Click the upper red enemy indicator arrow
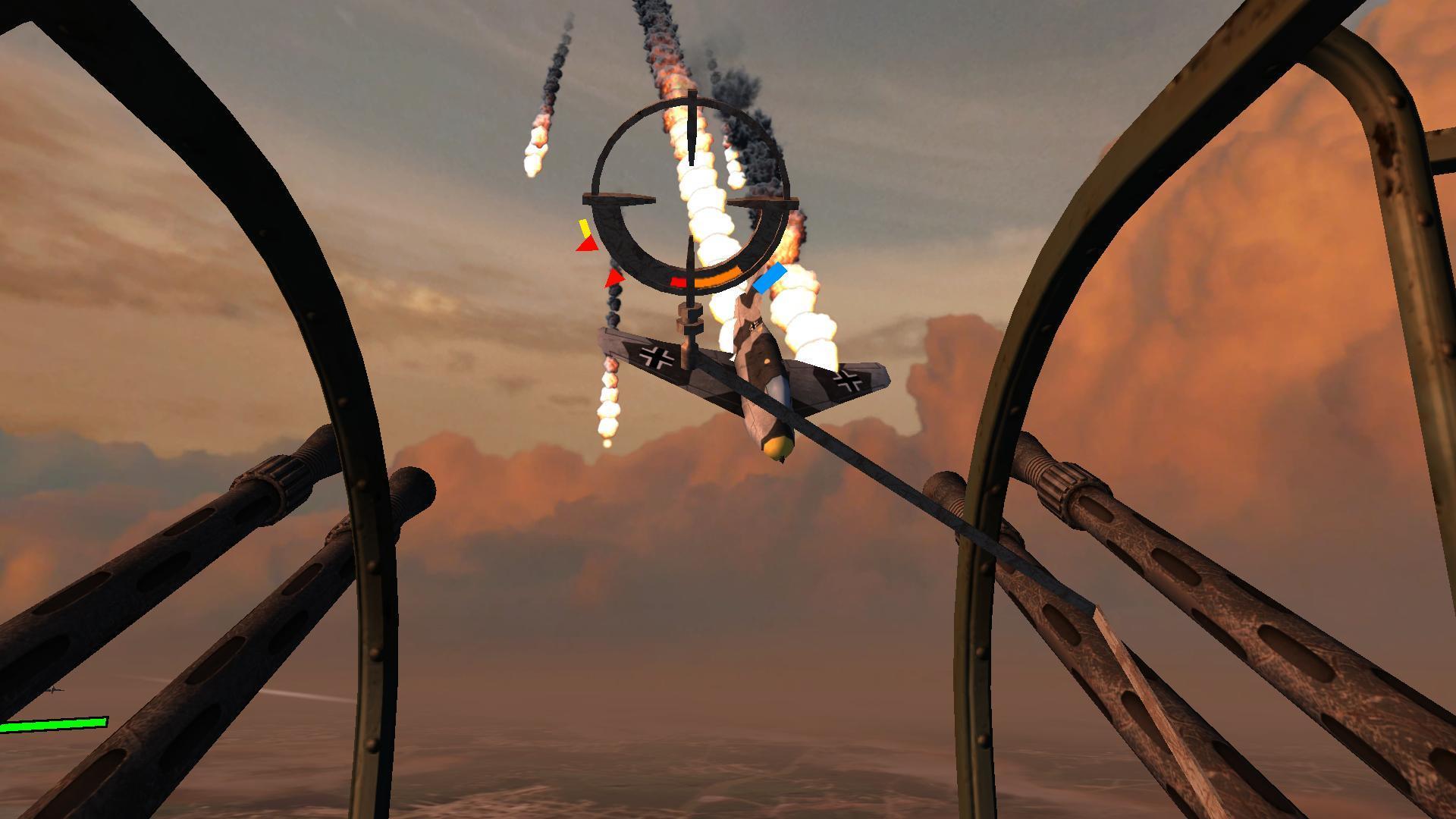The image size is (1456, 819). 588,246
